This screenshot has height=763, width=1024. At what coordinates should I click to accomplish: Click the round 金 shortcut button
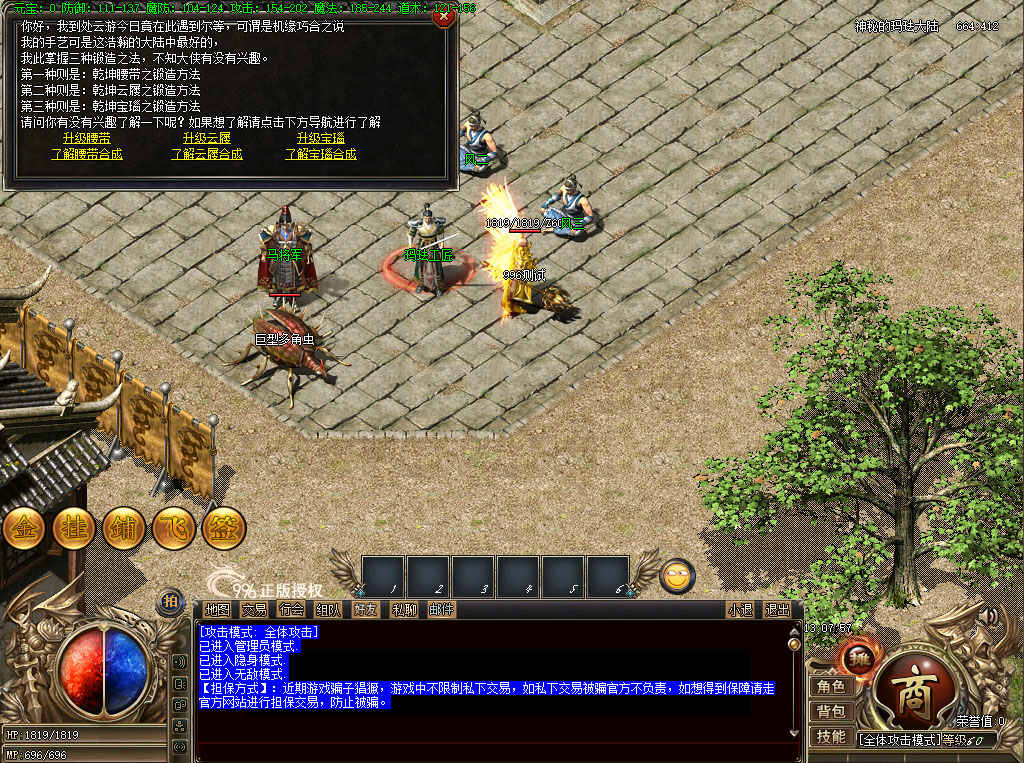coord(24,529)
